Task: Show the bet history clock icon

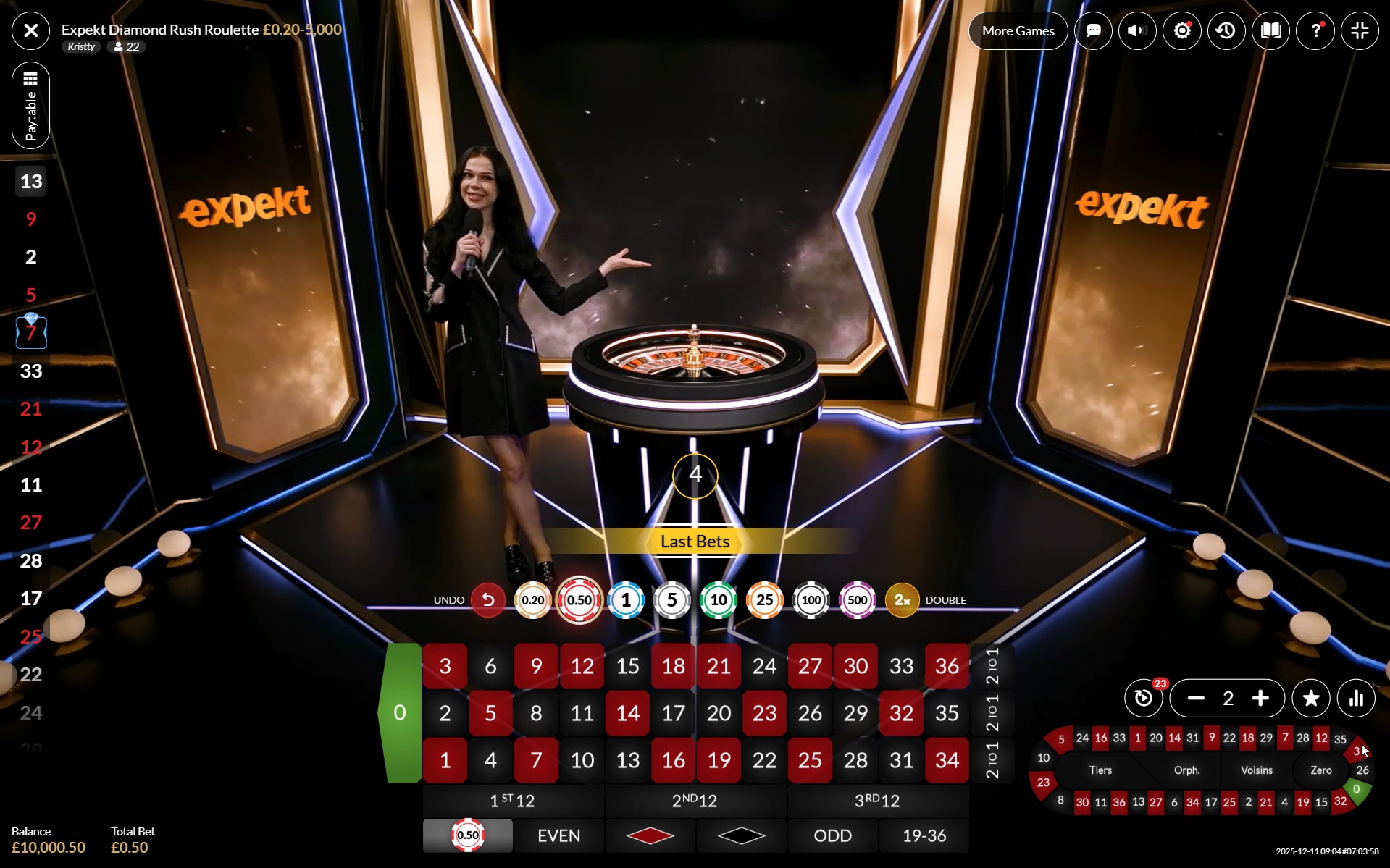Action: (1226, 30)
